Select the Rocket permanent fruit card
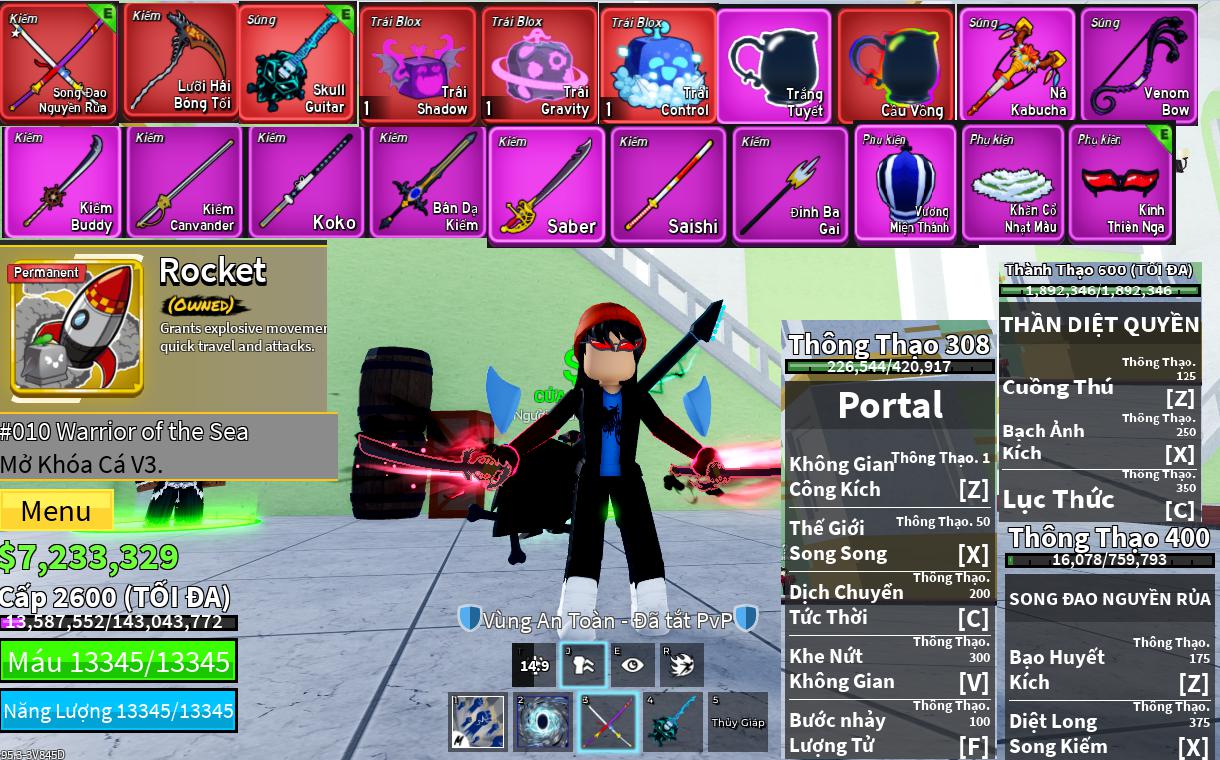Image resolution: width=1220 pixels, height=760 pixels. click(x=77, y=328)
